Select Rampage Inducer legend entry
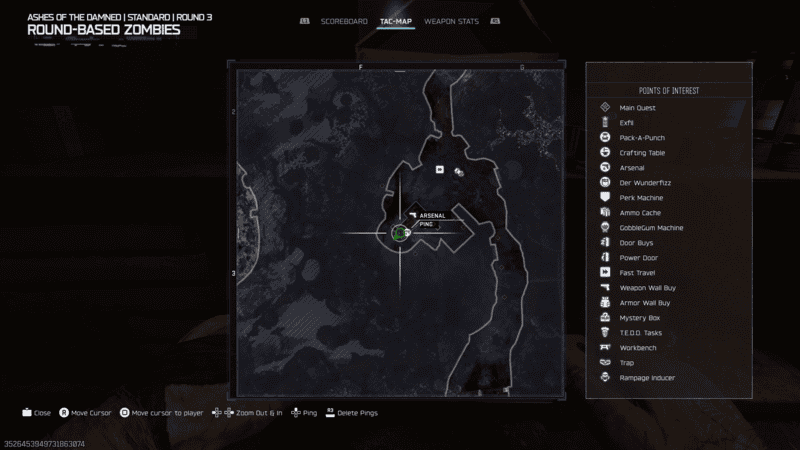 click(646, 378)
